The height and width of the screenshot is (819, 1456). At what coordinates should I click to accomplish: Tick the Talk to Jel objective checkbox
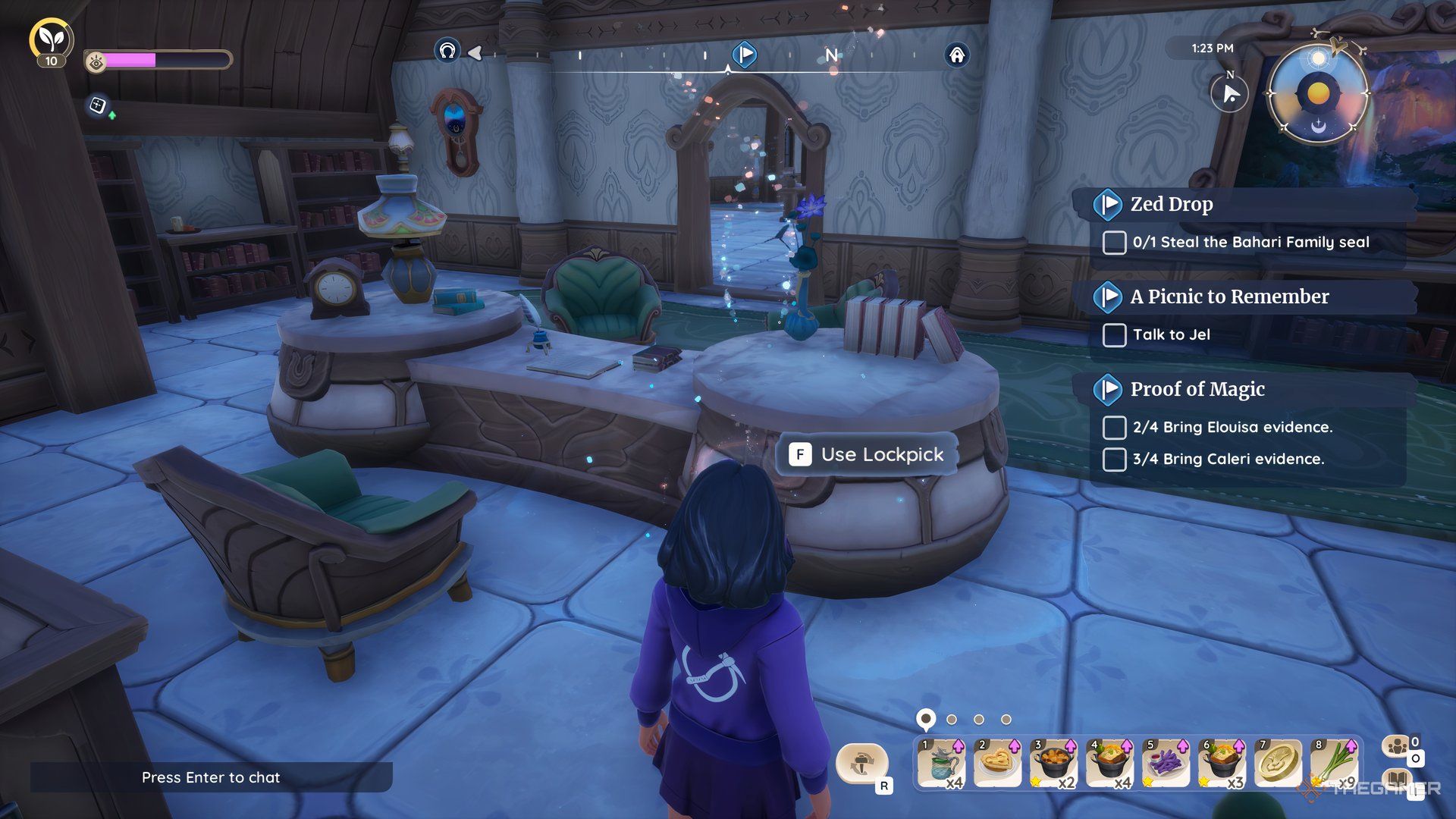(x=1114, y=335)
